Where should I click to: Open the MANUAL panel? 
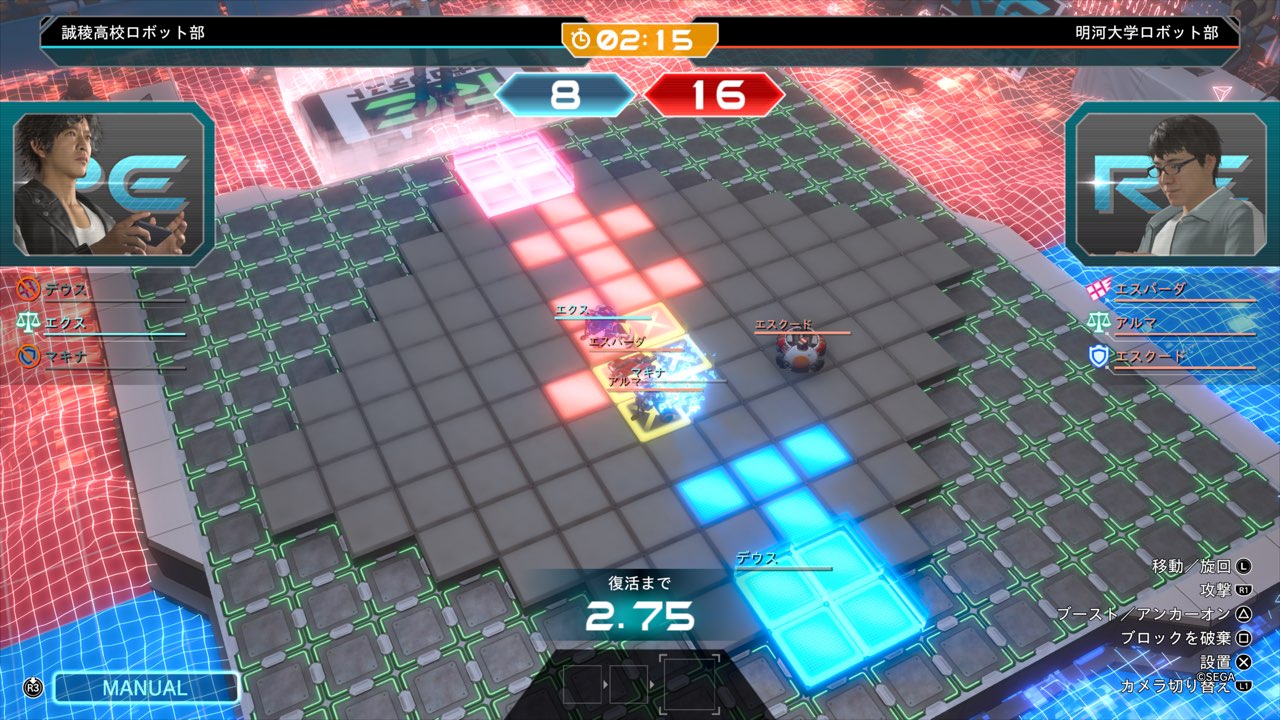pos(146,688)
